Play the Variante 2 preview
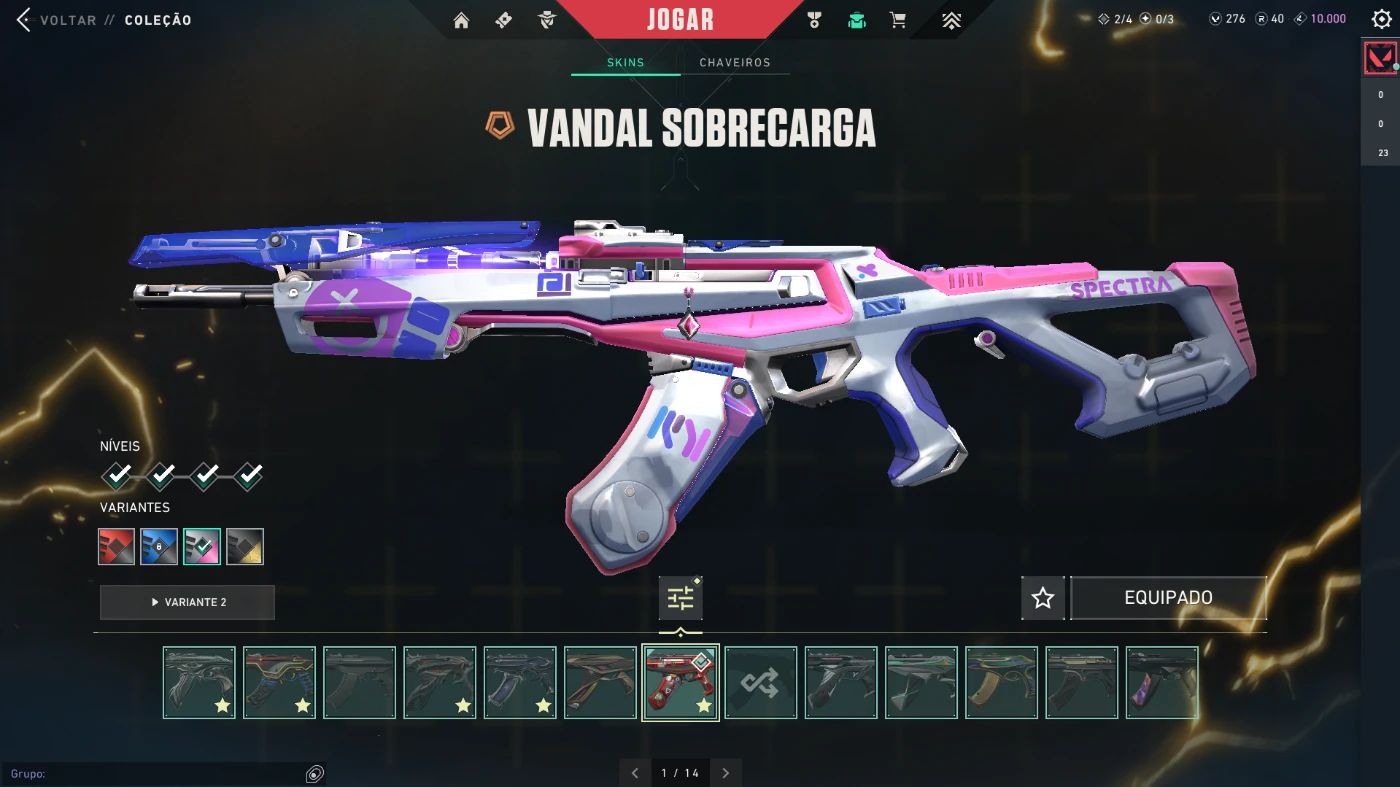 click(x=187, y=602)
